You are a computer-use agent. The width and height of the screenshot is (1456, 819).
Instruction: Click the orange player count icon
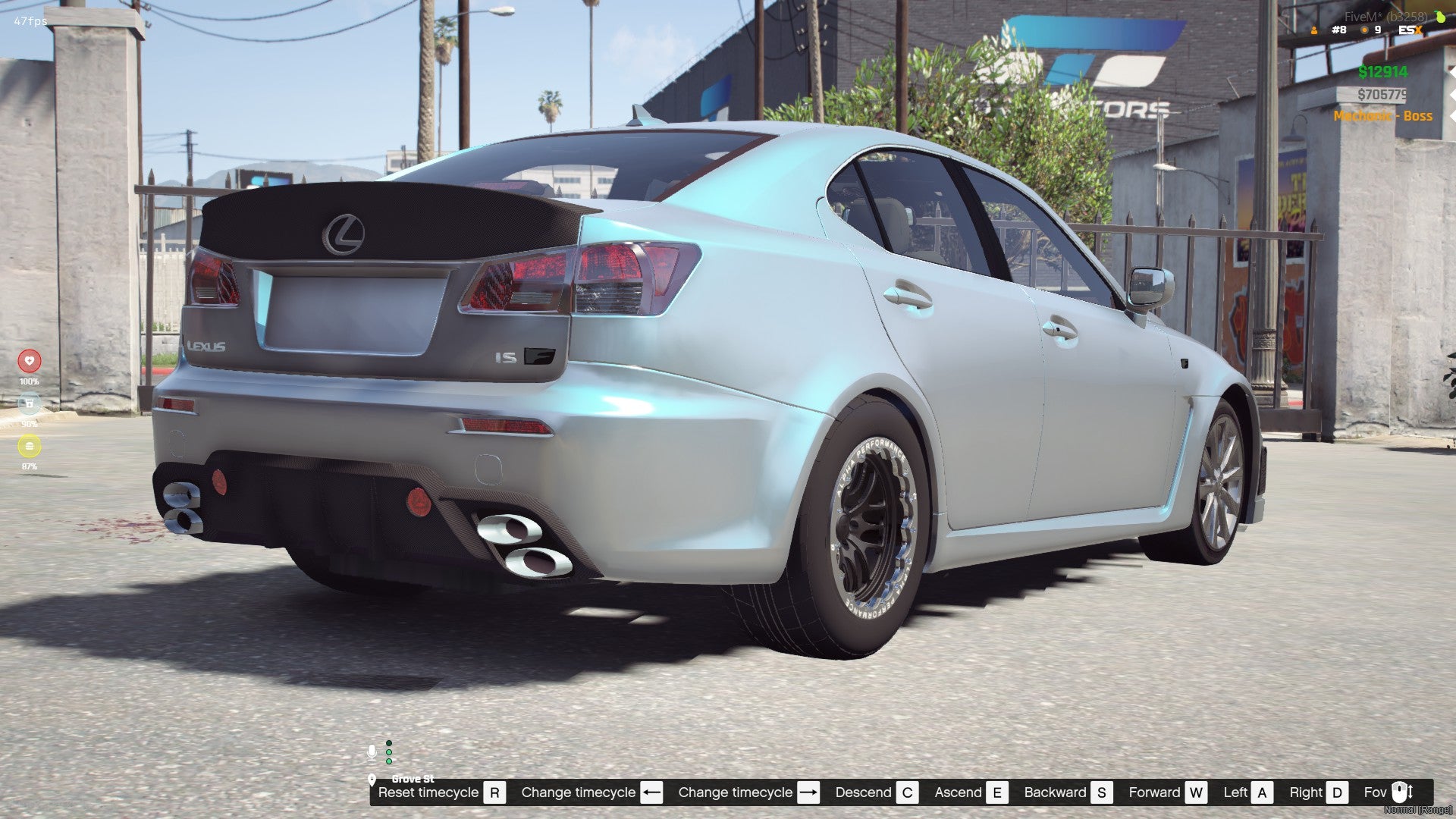pos(1314,30)
